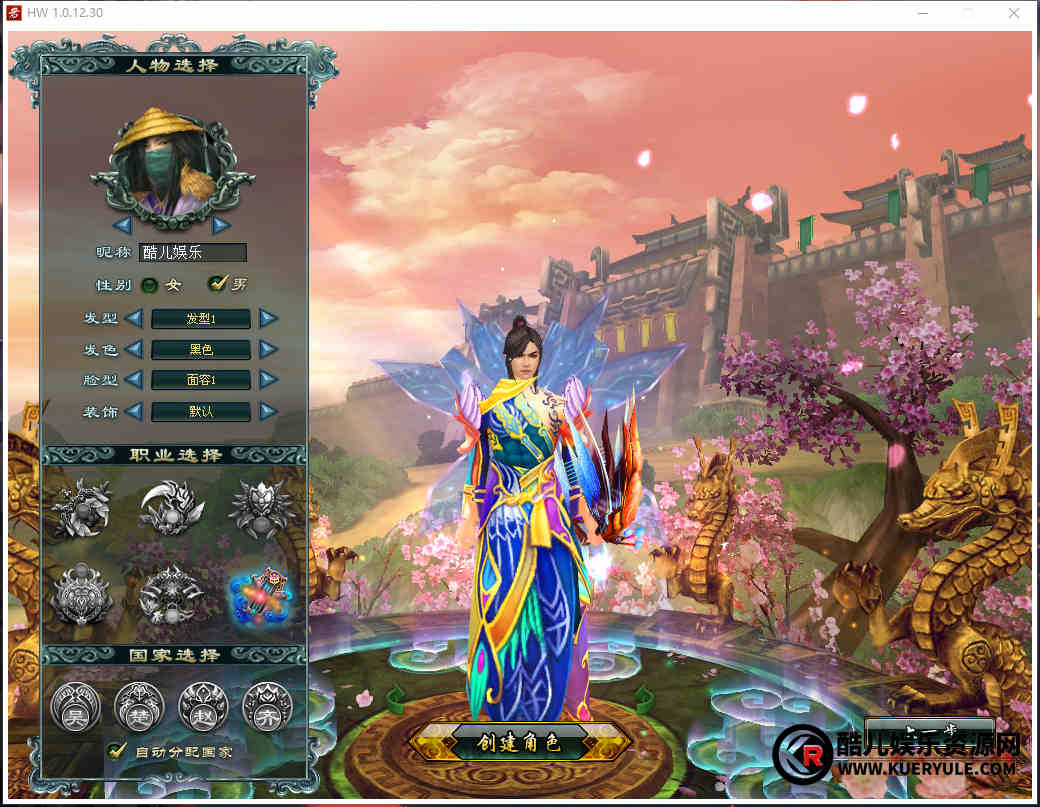The height and width of the screenshot is (807, 1040).
Task: Select 男 male gender option
Action: click(x=217, y=284)
